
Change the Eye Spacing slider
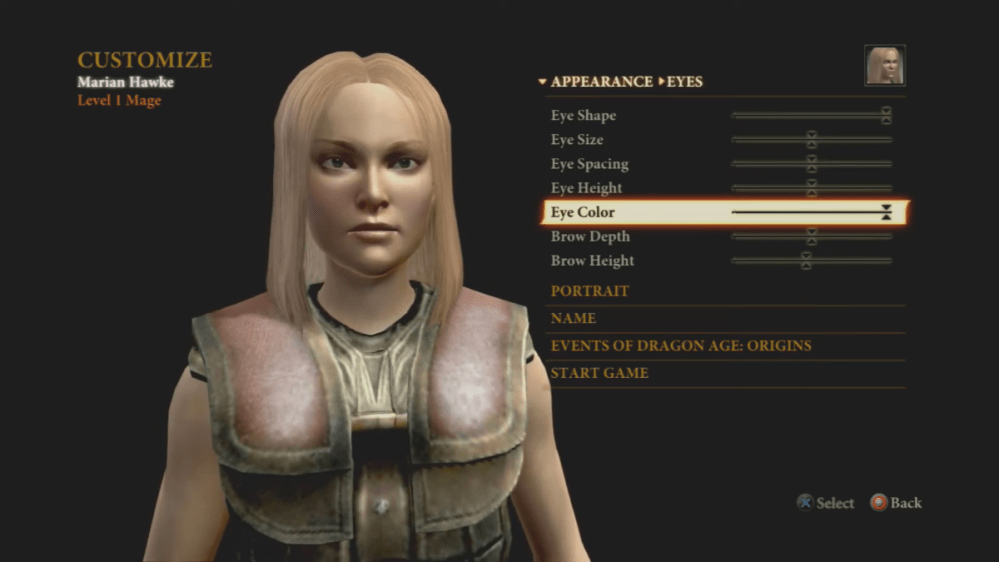point(811,164)
